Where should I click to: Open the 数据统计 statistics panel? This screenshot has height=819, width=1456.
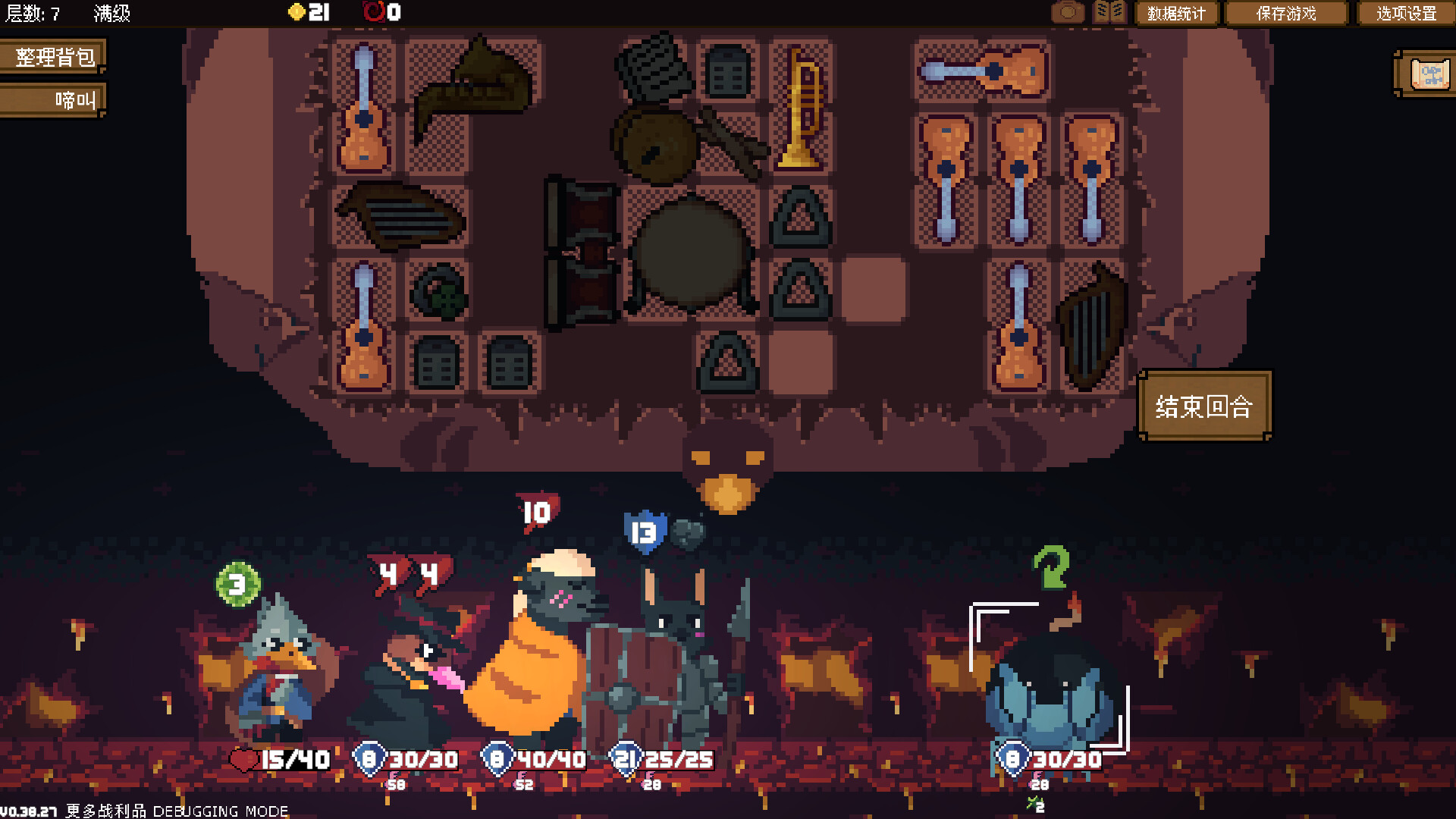pyautogui.click(x=1175, y=14)
